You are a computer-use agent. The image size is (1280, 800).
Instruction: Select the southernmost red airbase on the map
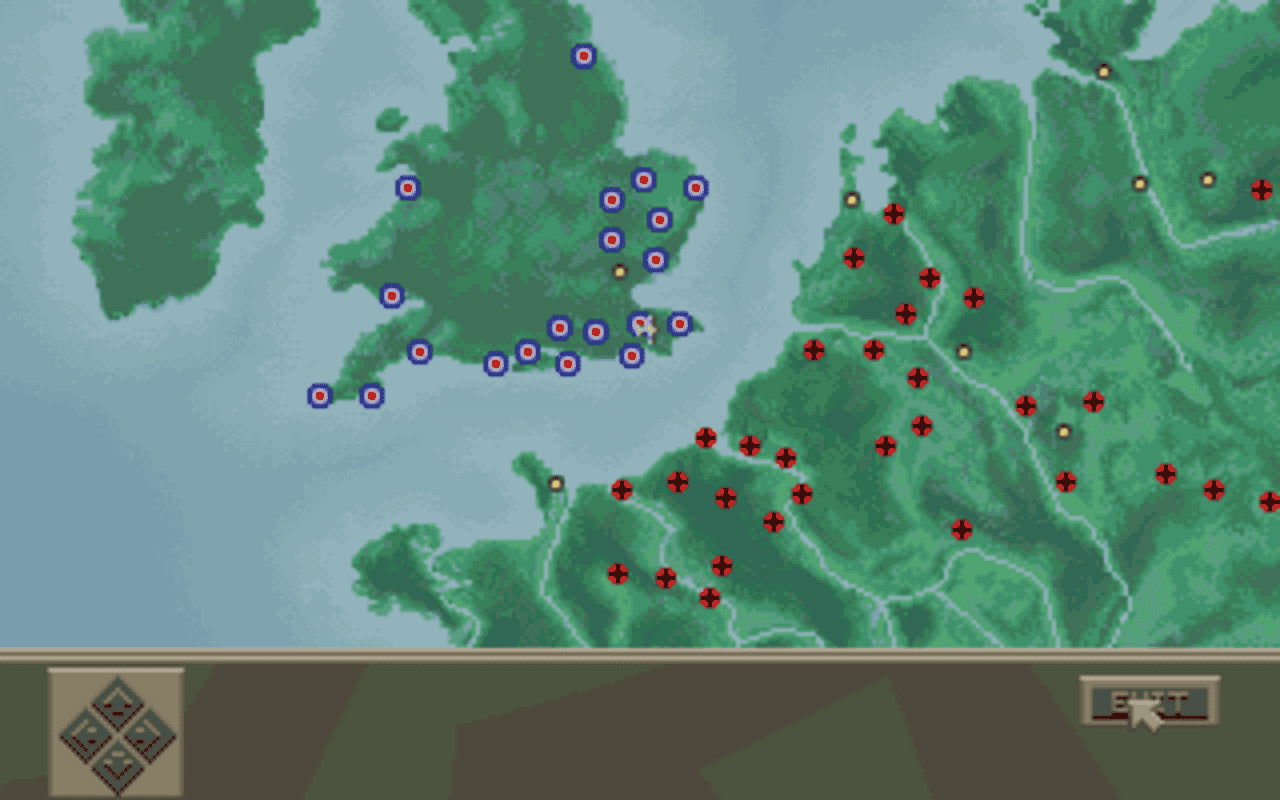click(710, 597)
